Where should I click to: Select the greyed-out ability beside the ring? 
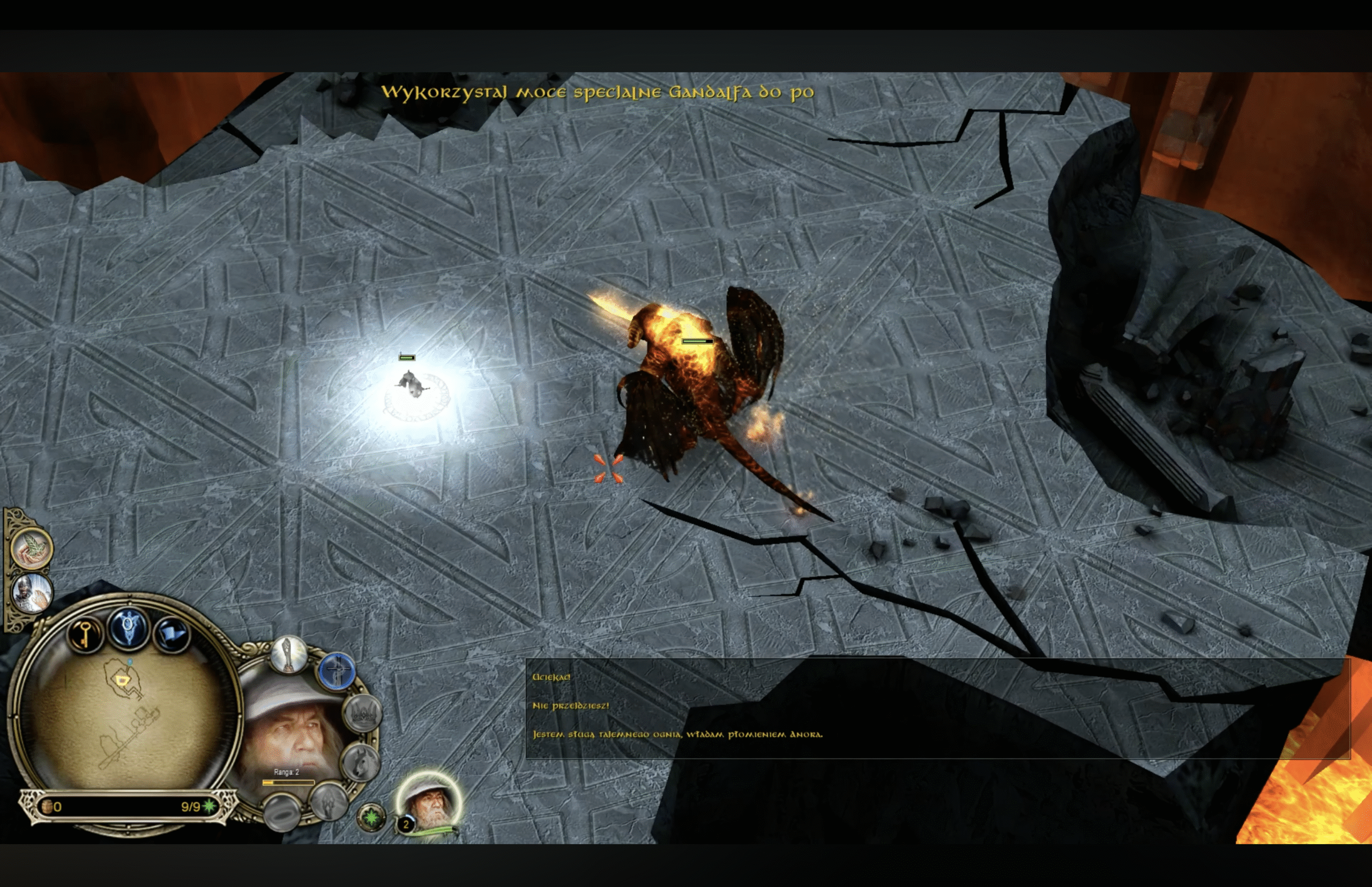(329, 800)
